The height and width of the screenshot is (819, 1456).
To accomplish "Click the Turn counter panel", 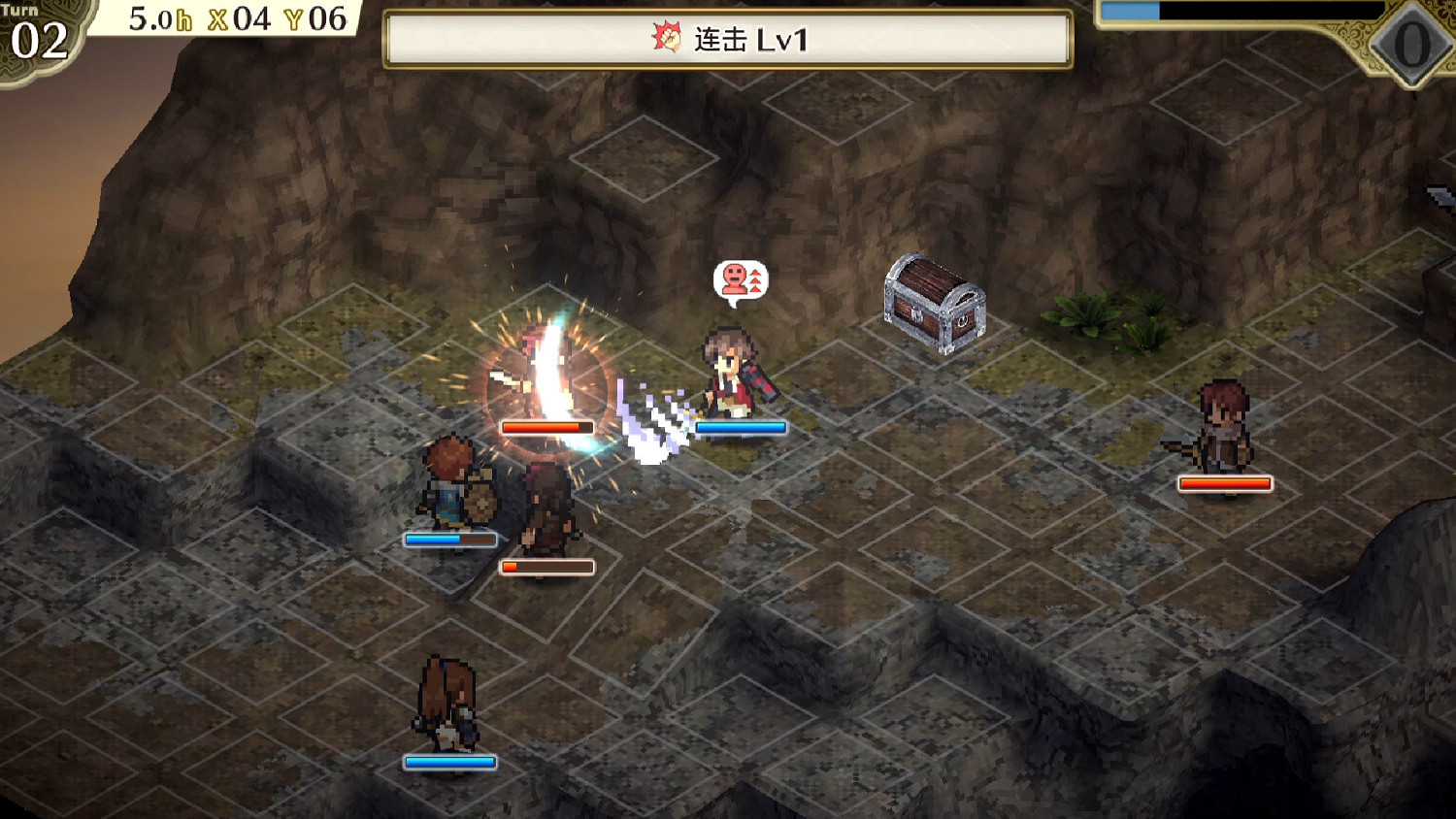I will [x=34, y=37].
